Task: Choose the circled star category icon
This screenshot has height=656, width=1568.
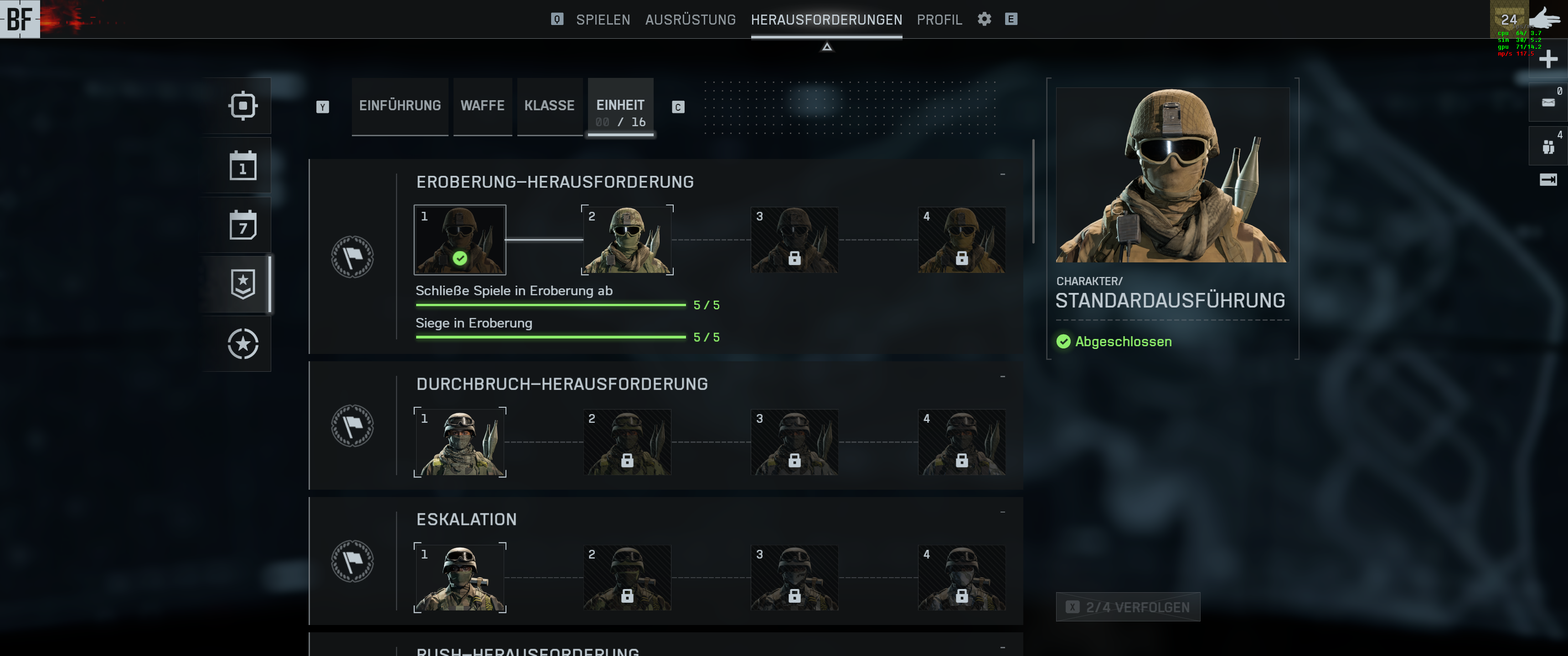Action: 243,344
